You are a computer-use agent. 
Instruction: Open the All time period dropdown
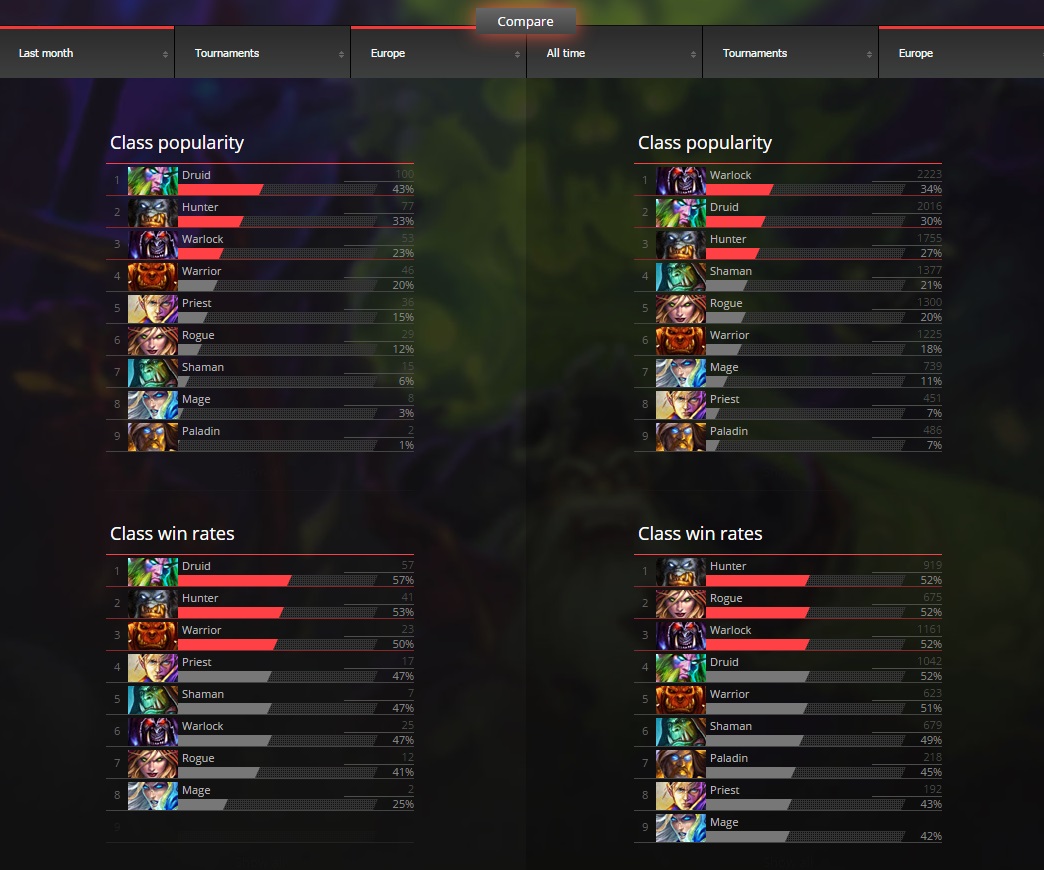(614, 54)
